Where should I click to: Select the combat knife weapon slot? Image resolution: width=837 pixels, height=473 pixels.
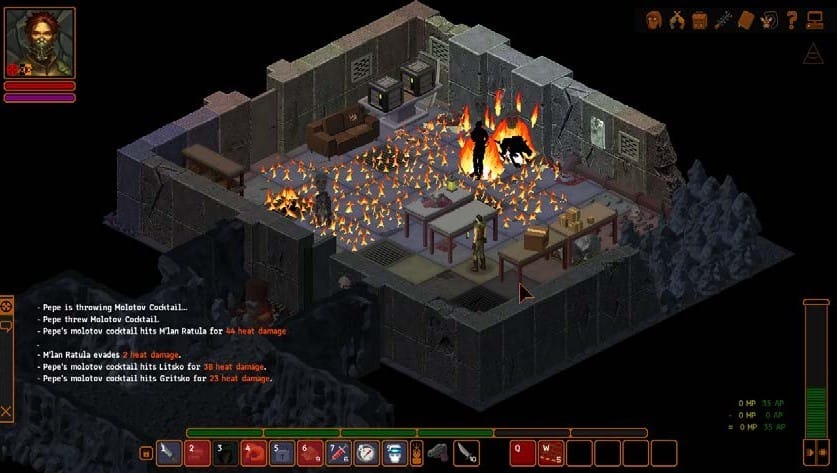click(465, 453)
